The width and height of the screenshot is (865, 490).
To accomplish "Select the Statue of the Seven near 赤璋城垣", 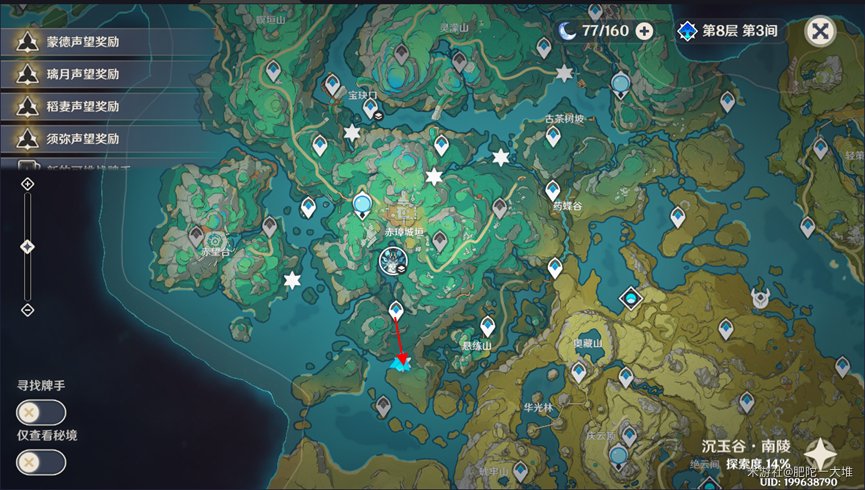I will [362, 206].
